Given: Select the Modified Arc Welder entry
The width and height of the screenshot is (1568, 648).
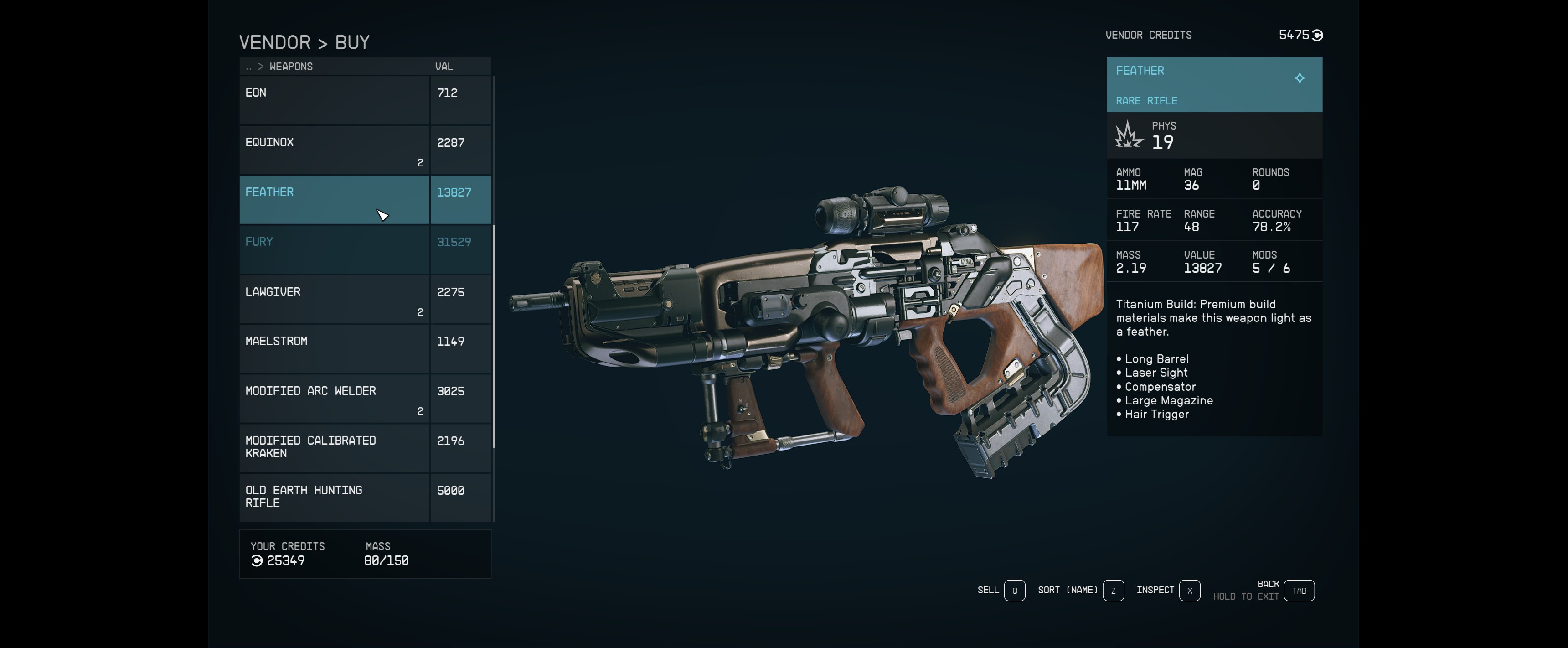Looking at the screenshot, I should [x=334, y=398].
